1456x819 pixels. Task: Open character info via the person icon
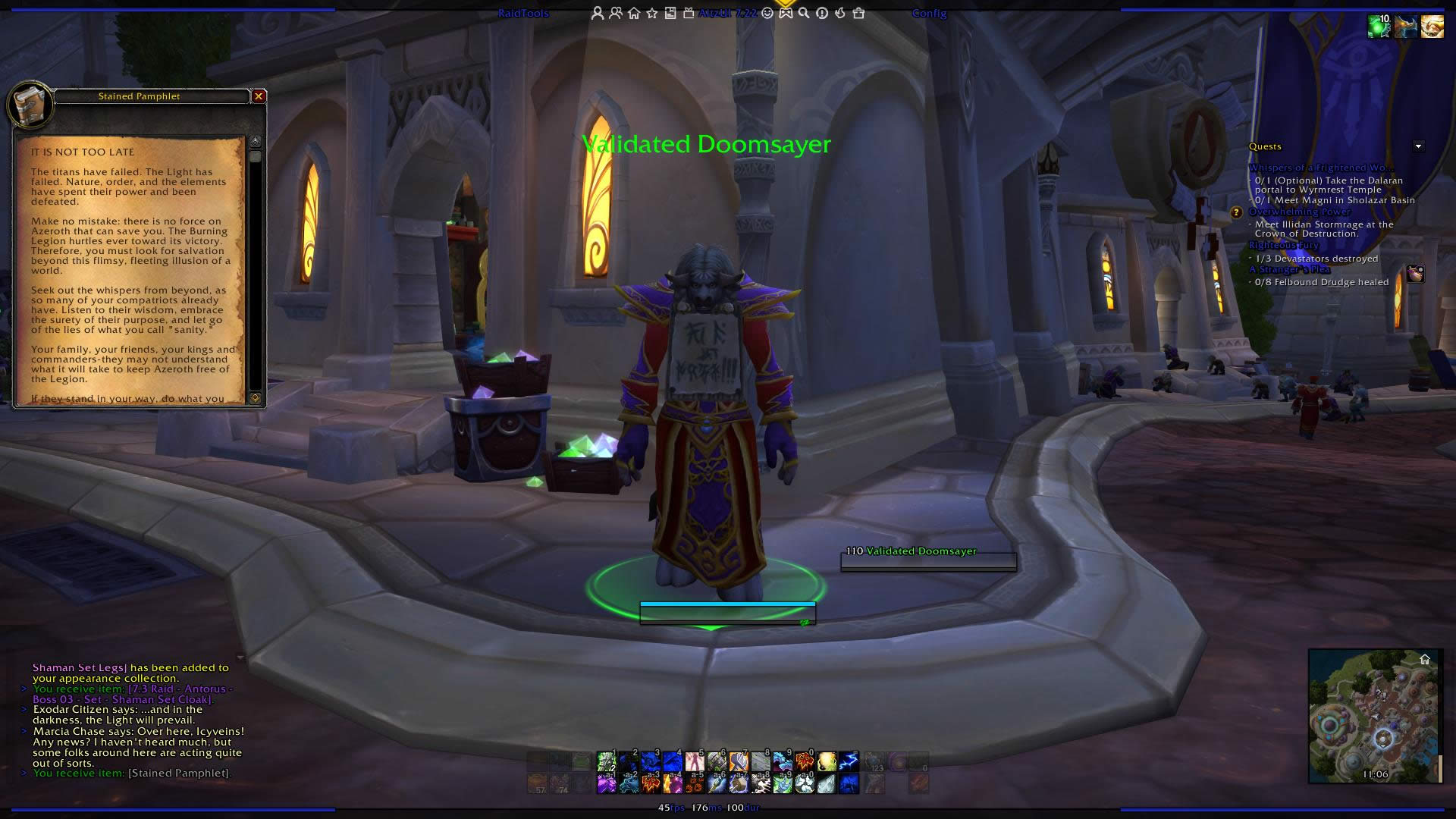click(x=598, y=13)
